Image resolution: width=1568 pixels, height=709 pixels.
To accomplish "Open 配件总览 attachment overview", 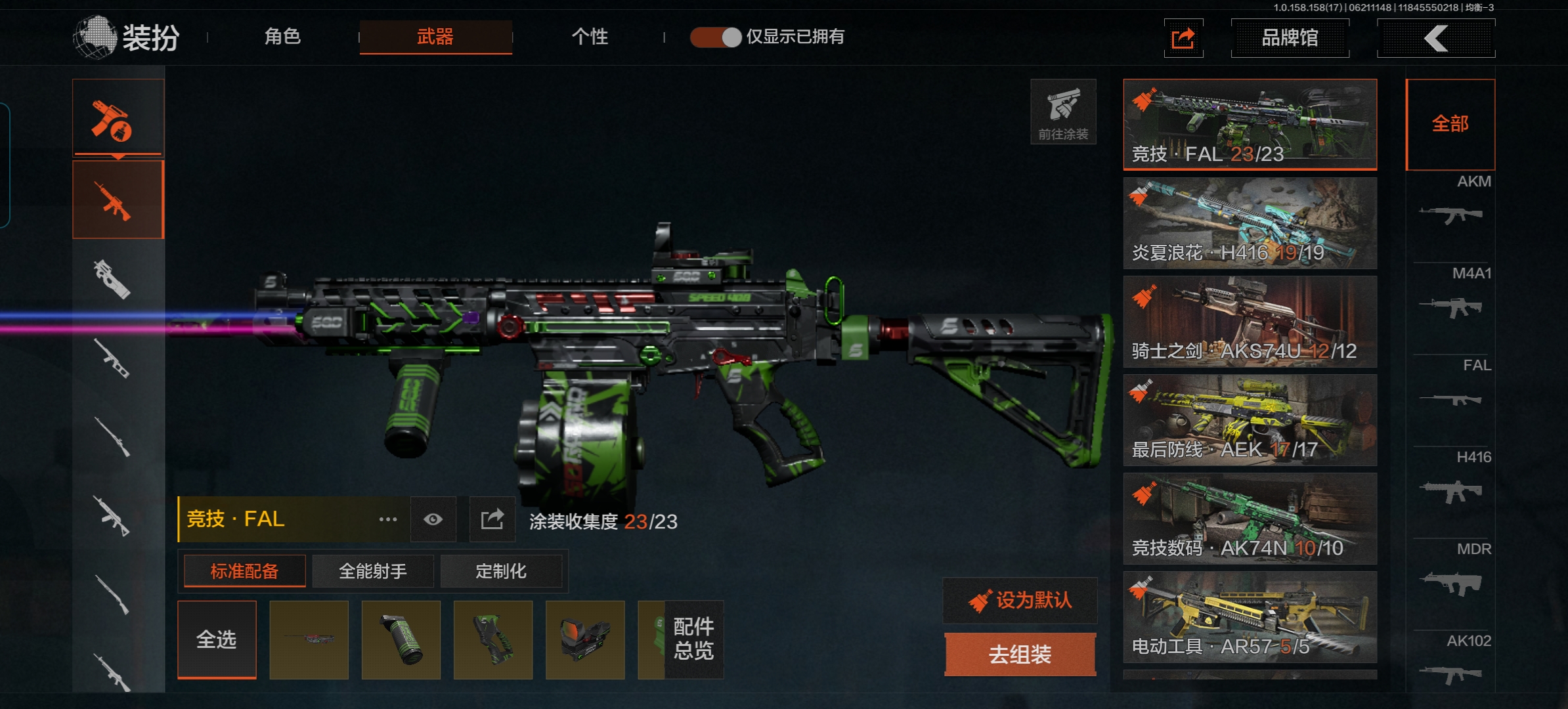I will pyautogui.click(x=693, y=639).
